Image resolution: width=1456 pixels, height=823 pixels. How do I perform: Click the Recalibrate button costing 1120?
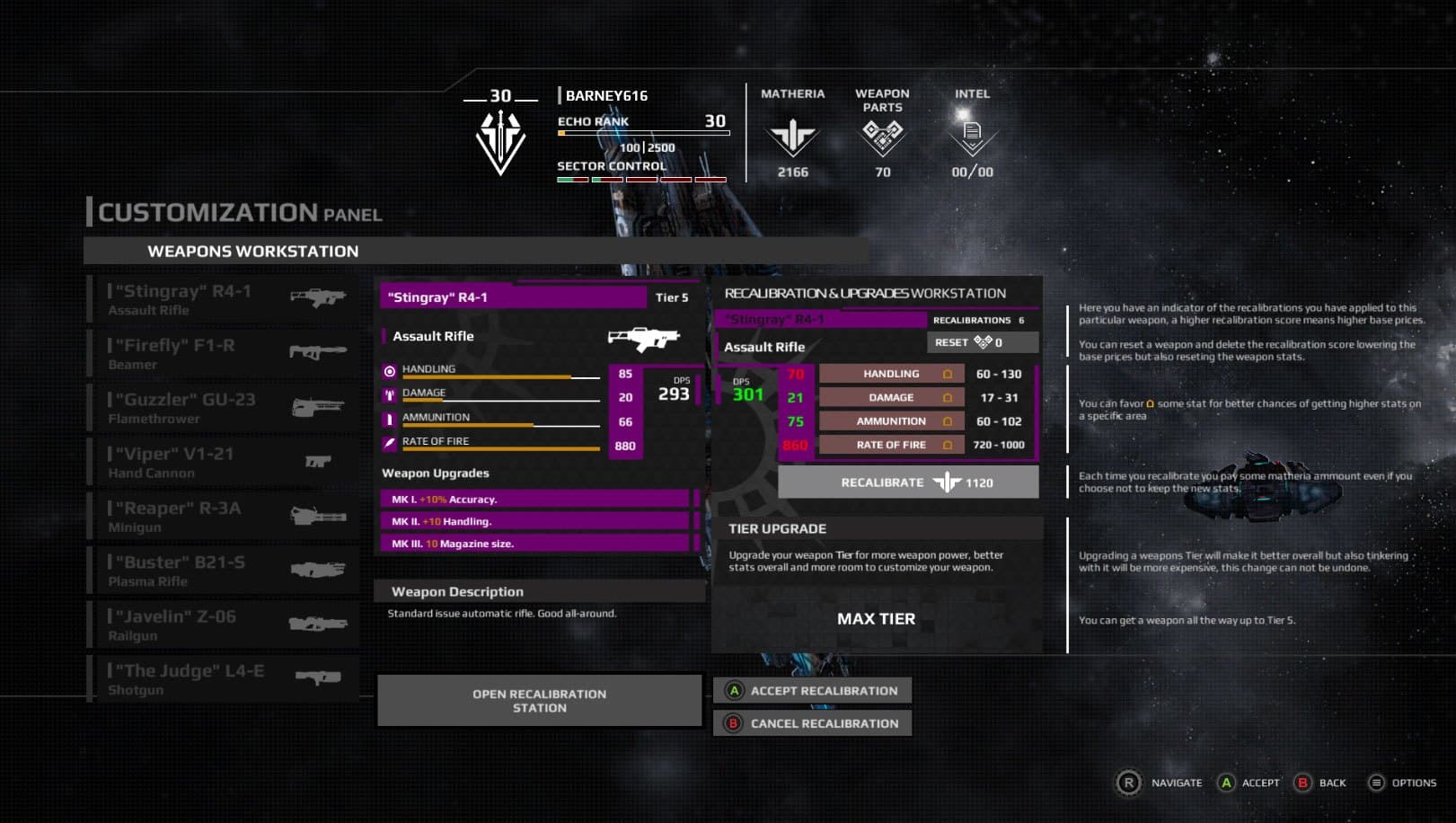tap(908, 482)
